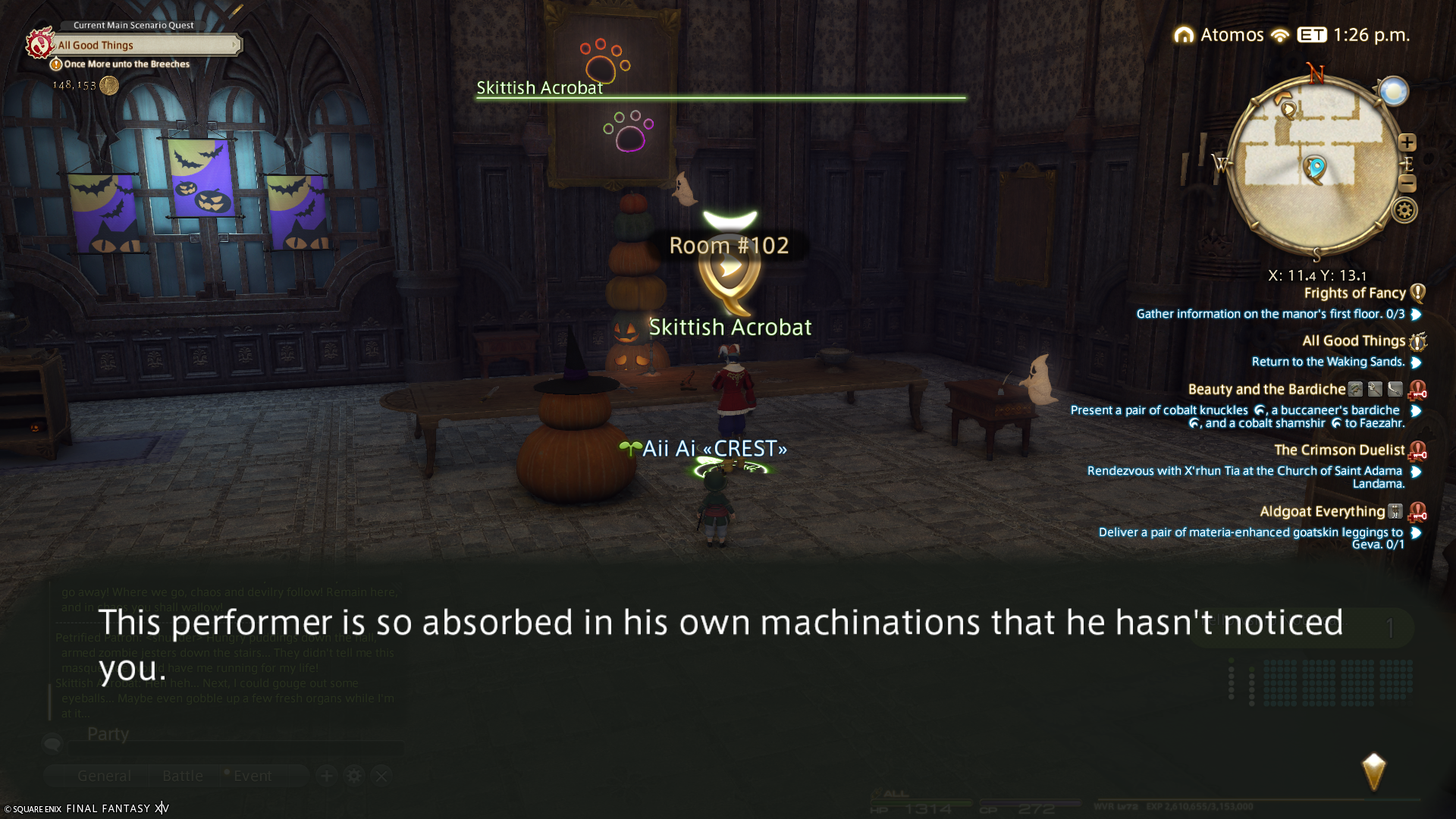Open The Crimson Duelist quest entry

coord(1338,450)
